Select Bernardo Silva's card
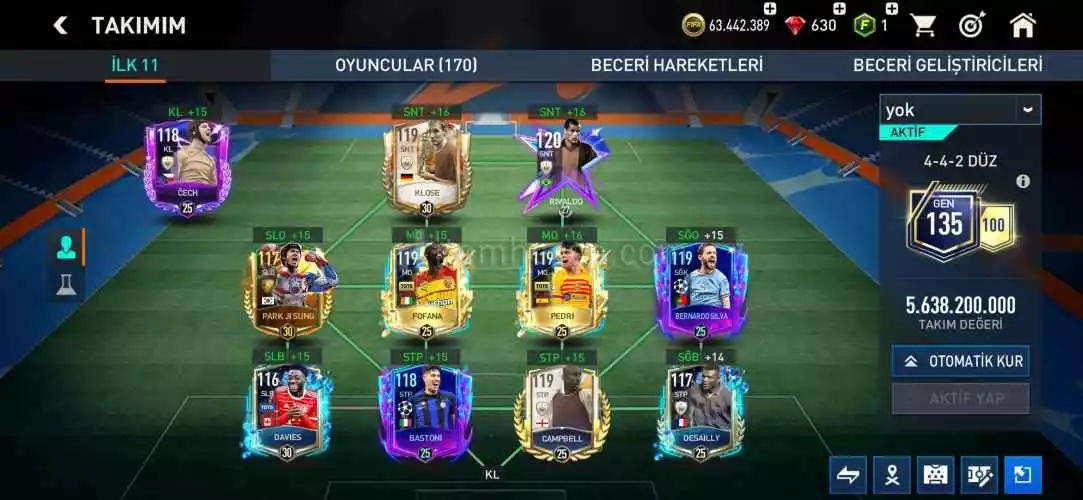This screenshot has height=500, width=1083. (699, 289)
